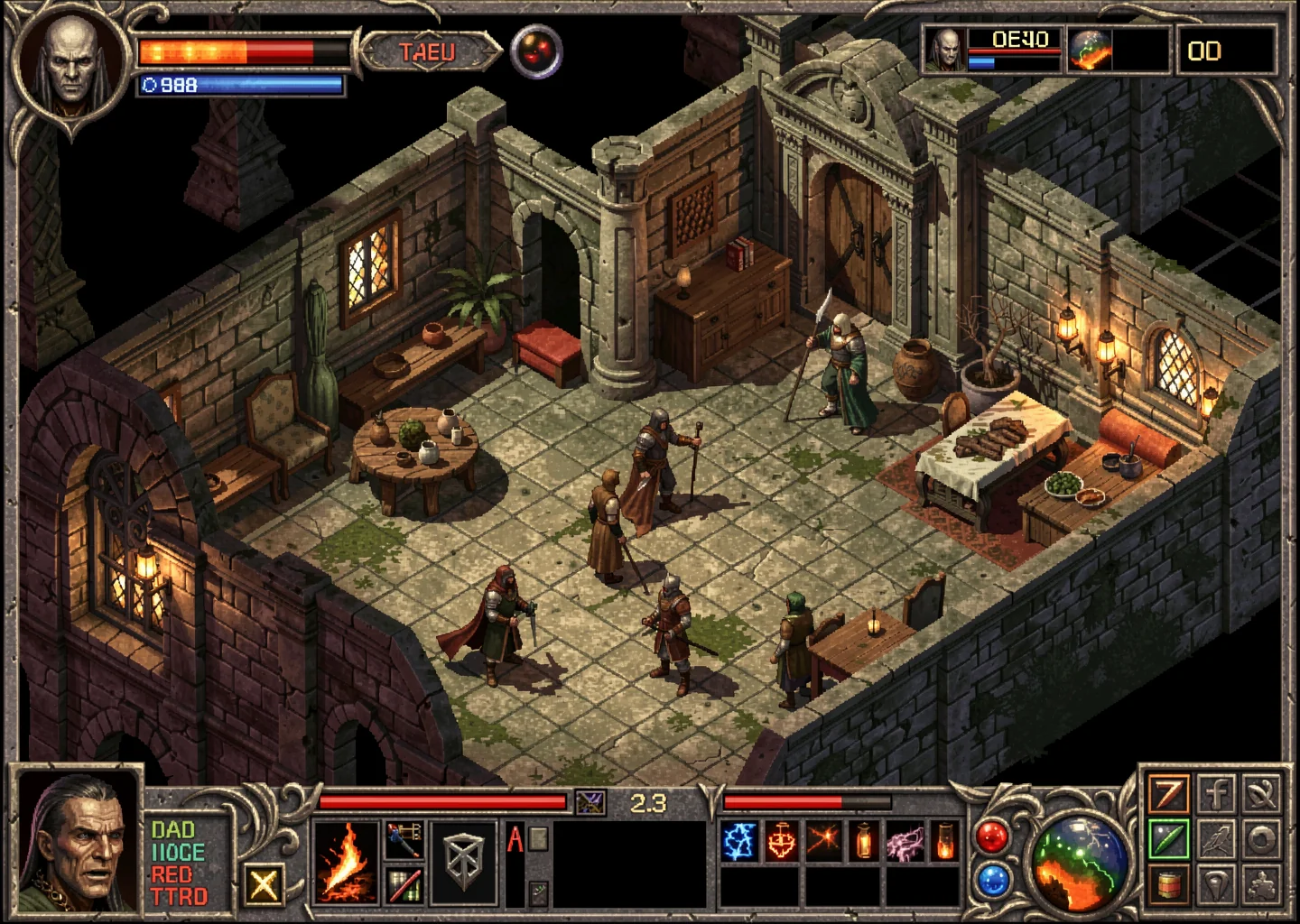Activate the red anchor sigil spell
This screenshot has width=1300, height=924.
click(781, 843)
